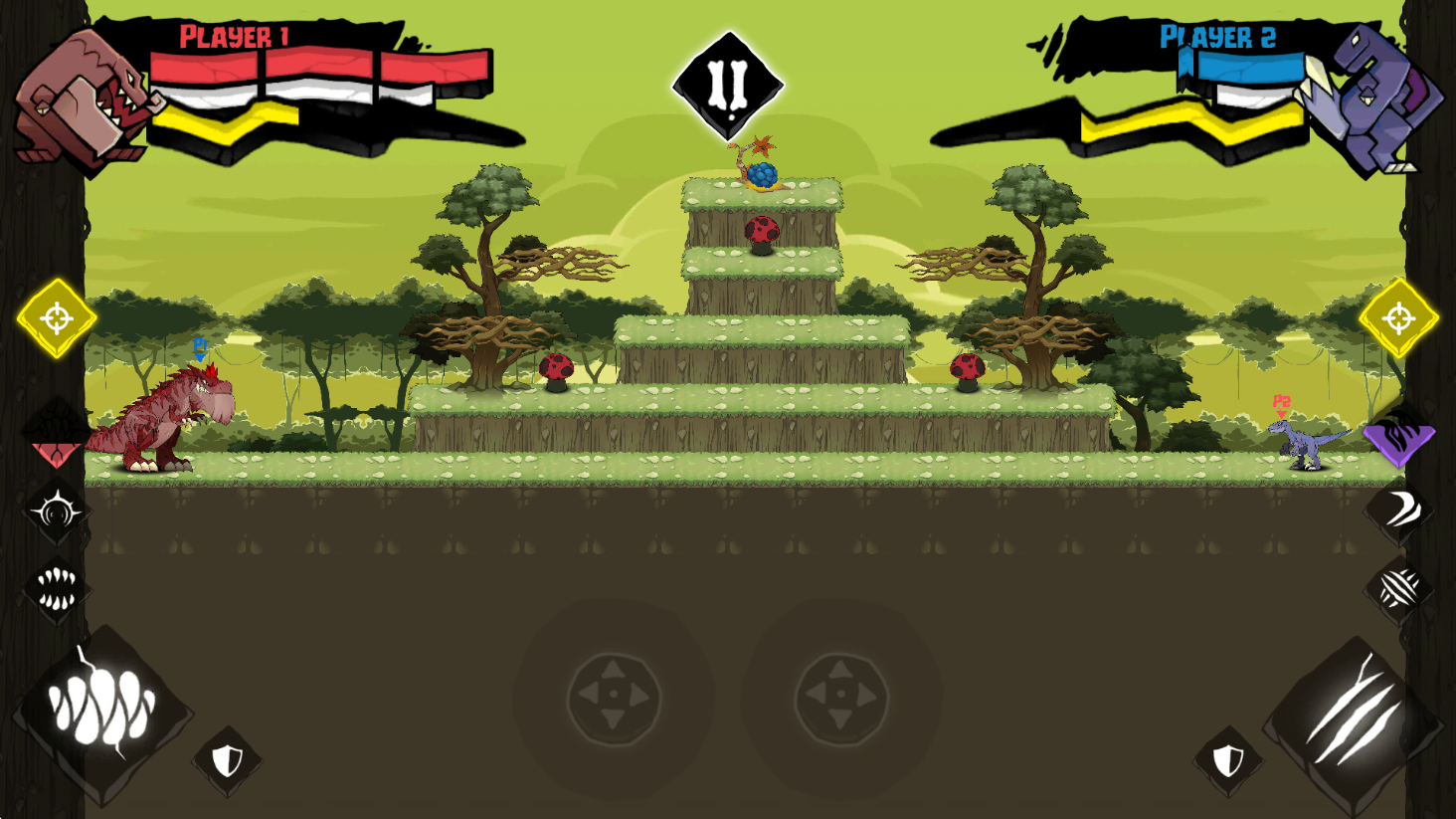Activate Player 1's shield block button

[228, 761]
